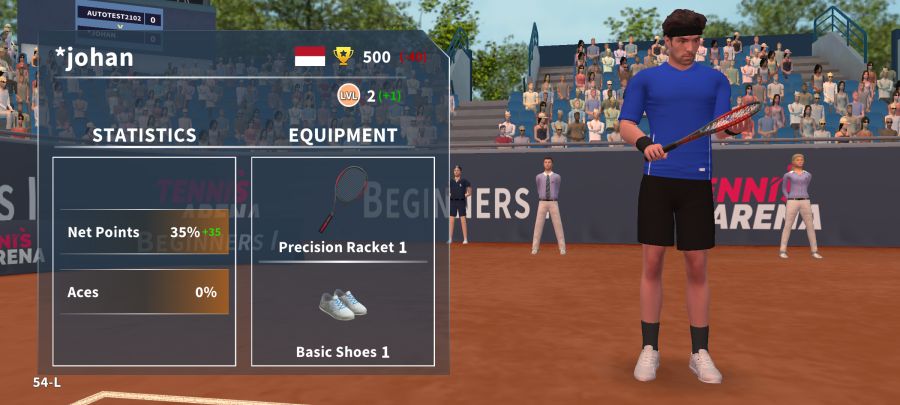Click the Aces statistic row
Image resolution: width=900 pixels, height=405 pixels.
[x=144, y=292]
